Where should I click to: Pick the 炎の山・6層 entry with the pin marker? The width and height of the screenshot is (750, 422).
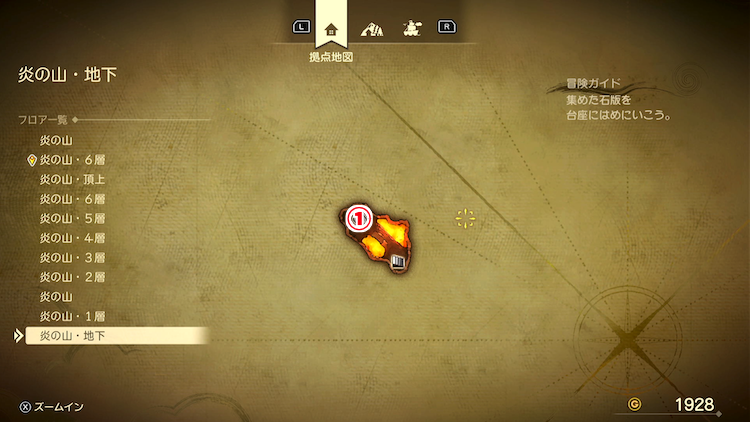point(73,160)
